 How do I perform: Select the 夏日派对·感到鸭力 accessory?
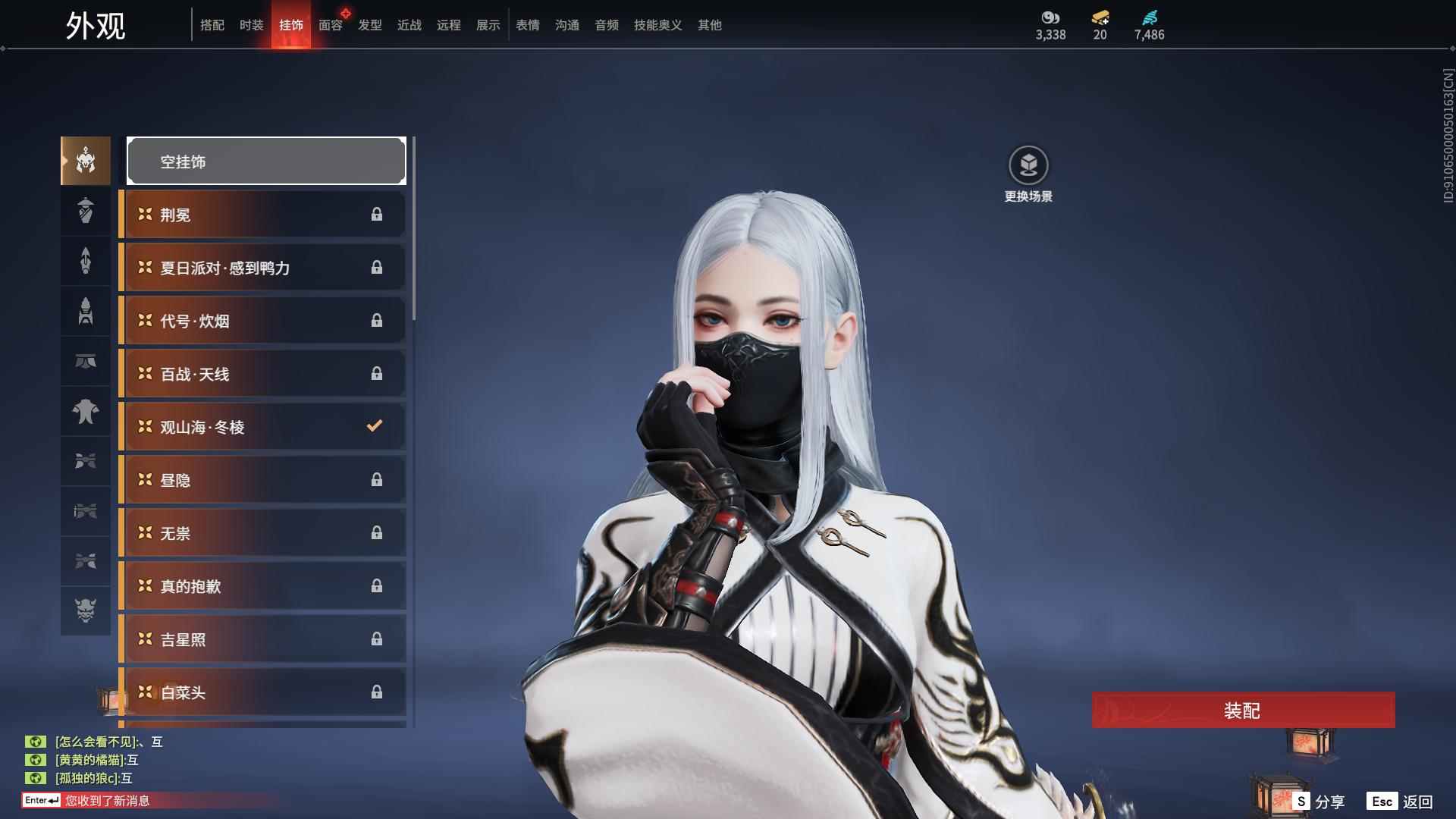tap(262, 268)
